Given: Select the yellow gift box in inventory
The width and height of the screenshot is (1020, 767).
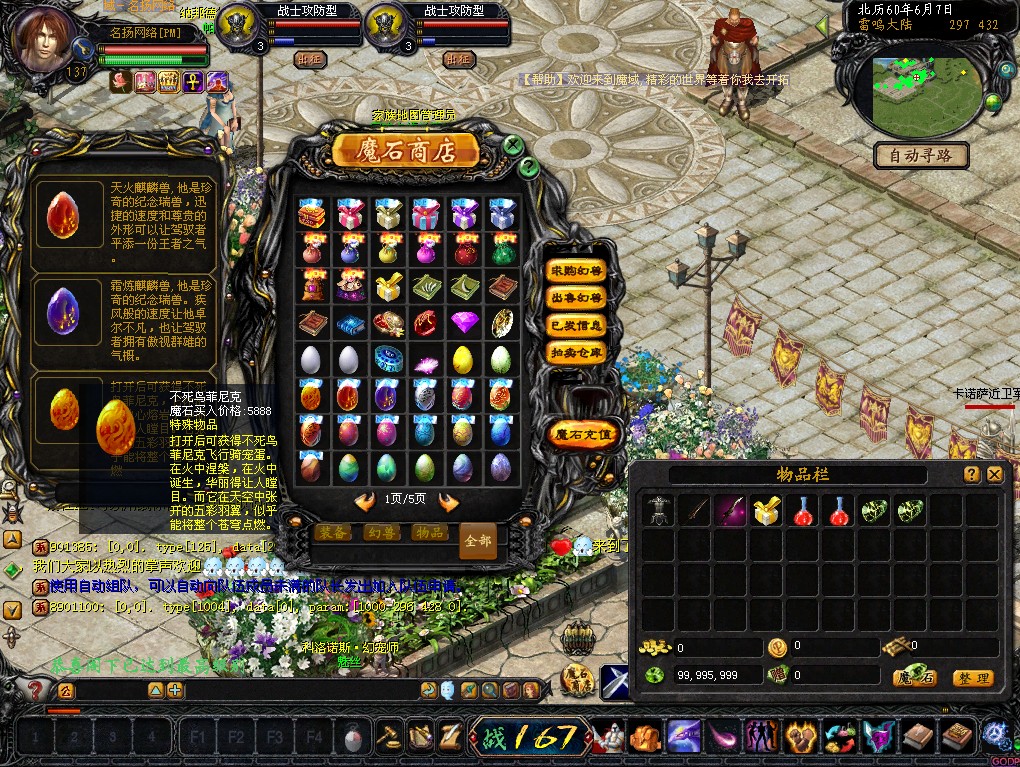Looking at the screenshot, I should point(767,511).
